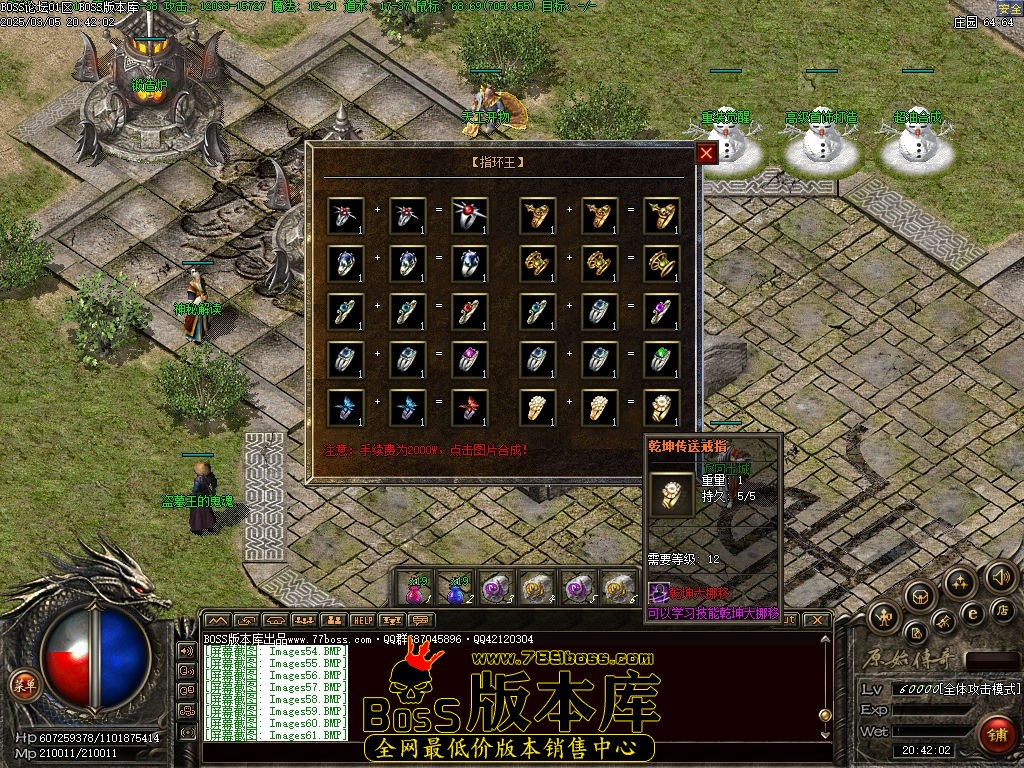The image size is (1024, 768).
Task: Open the 店 shop round button
Action: [1004, 609]
